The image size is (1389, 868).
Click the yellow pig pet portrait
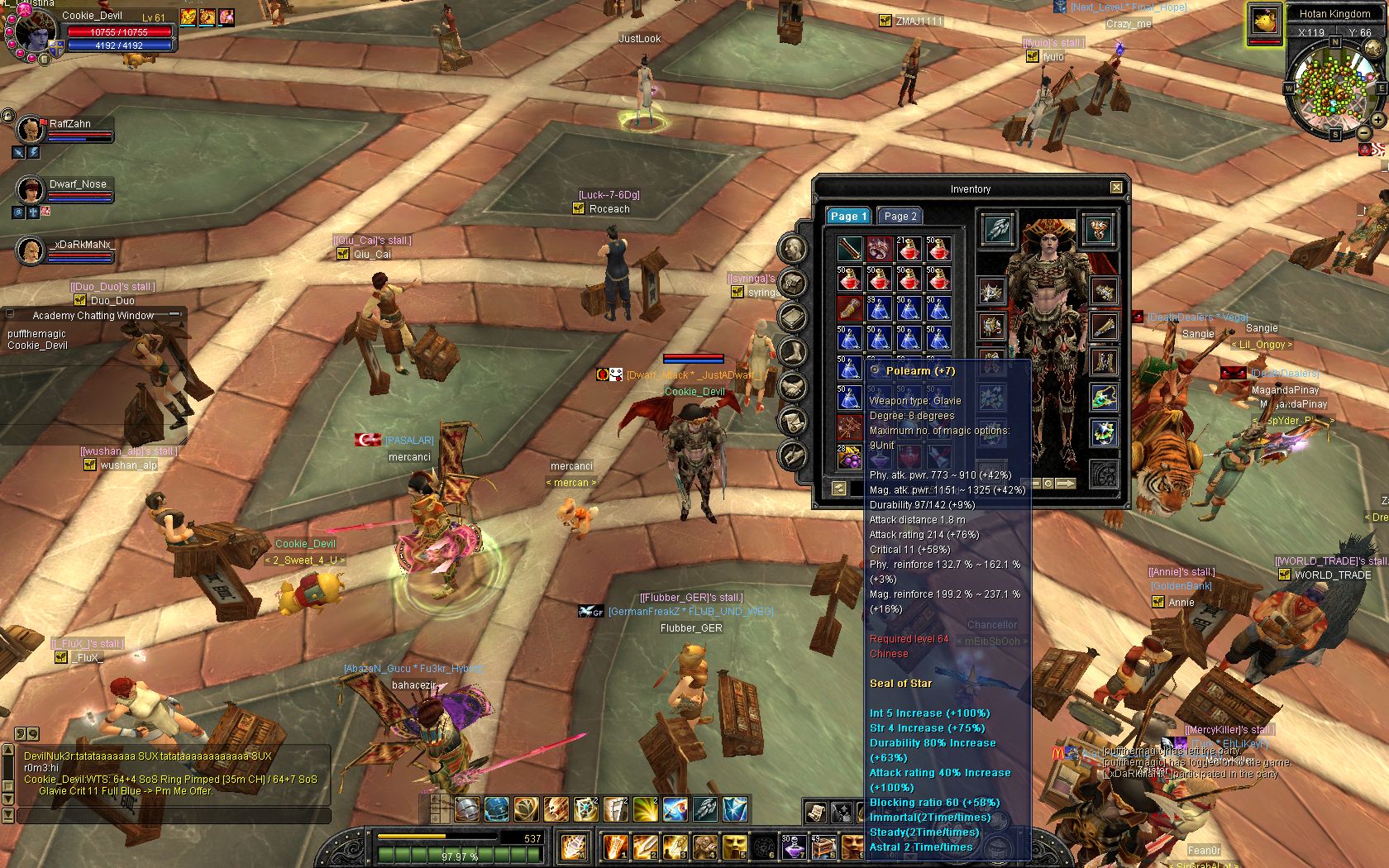point(1263,22)
